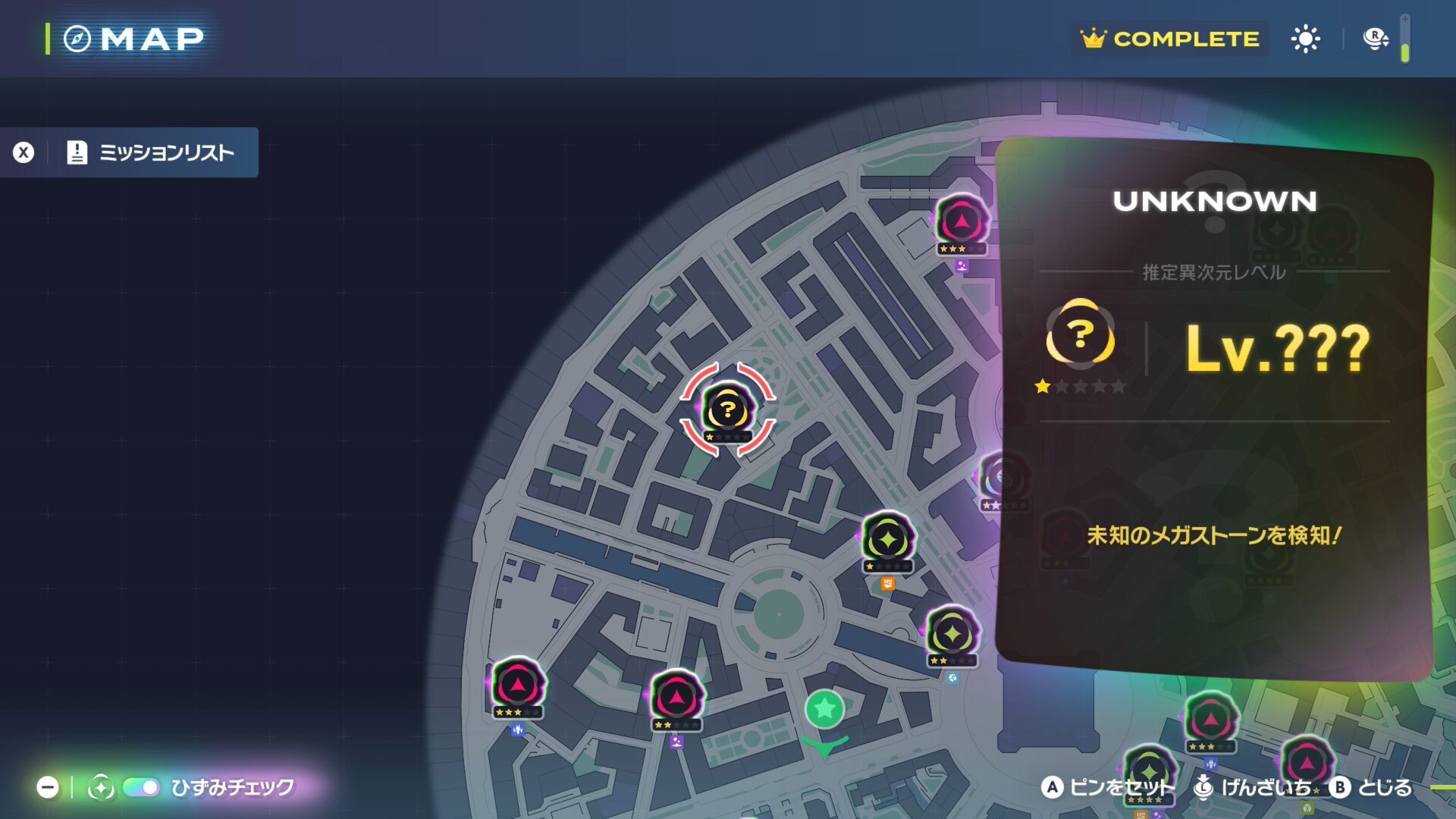Image resolution: width=1456 pixels, height=819 pixels.
Task: Select the question-mark unknown map marker
Action: pos(727,410)
